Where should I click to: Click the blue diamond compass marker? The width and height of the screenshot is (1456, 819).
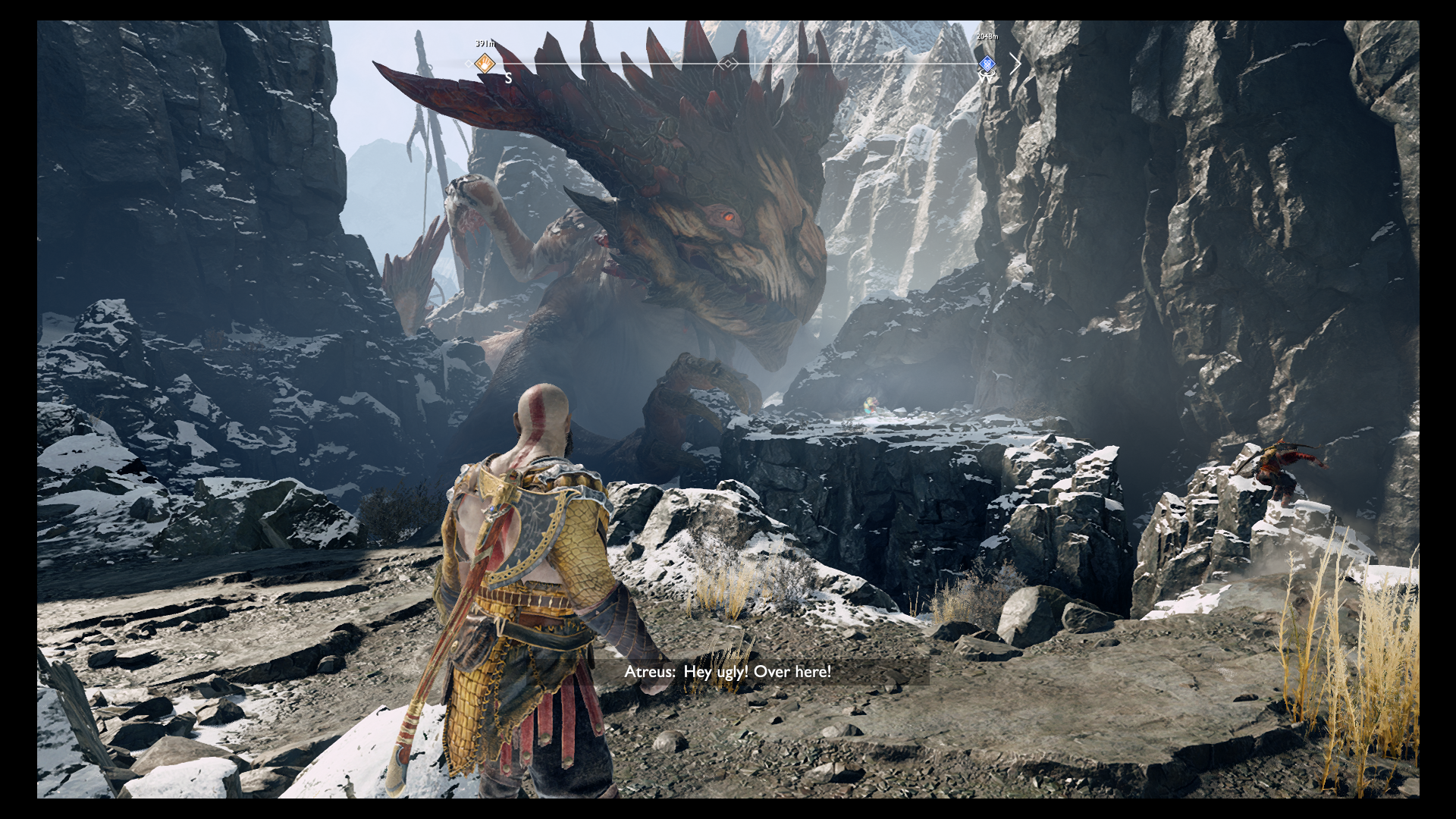[x=987, y=64]
